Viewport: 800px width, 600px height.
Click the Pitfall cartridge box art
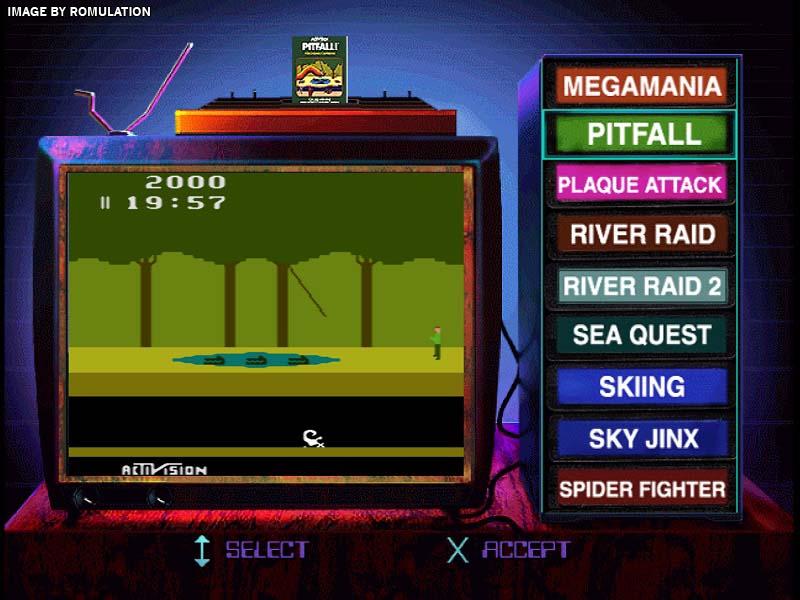pos(319,69)
